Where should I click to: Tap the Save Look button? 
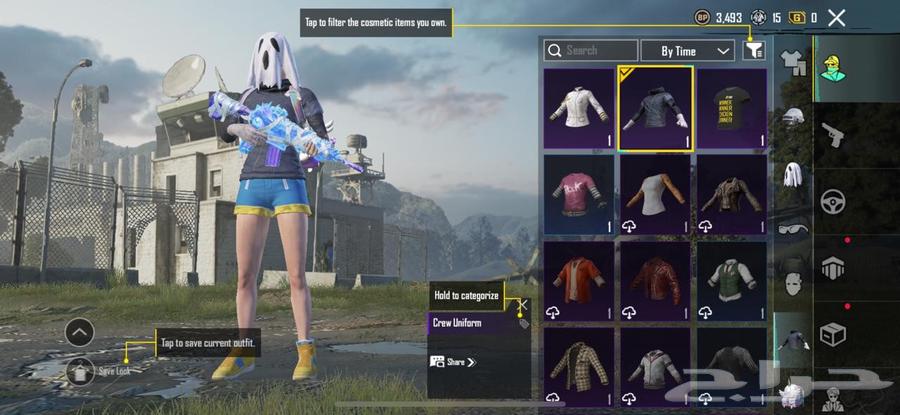pos(81,371)
